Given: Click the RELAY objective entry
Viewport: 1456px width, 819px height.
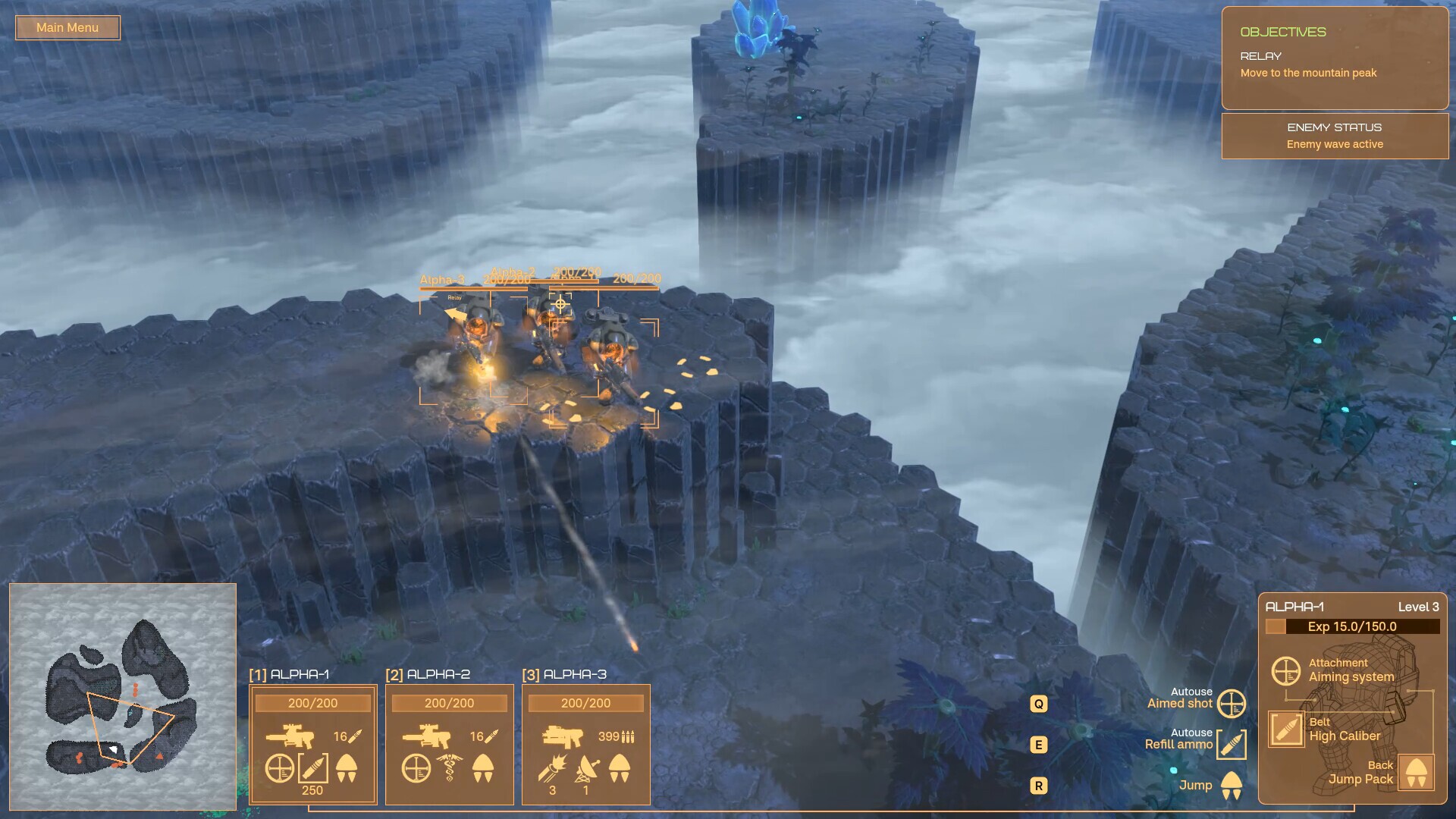Looking at the screenshot, I should coord(1312,64).
